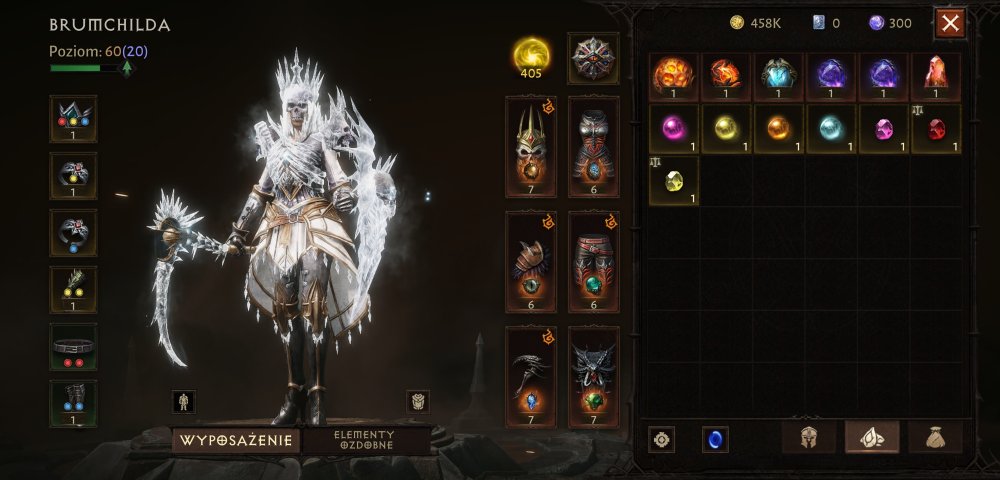Open the round spiked emblem beside the orb

(x=593, y=57)
